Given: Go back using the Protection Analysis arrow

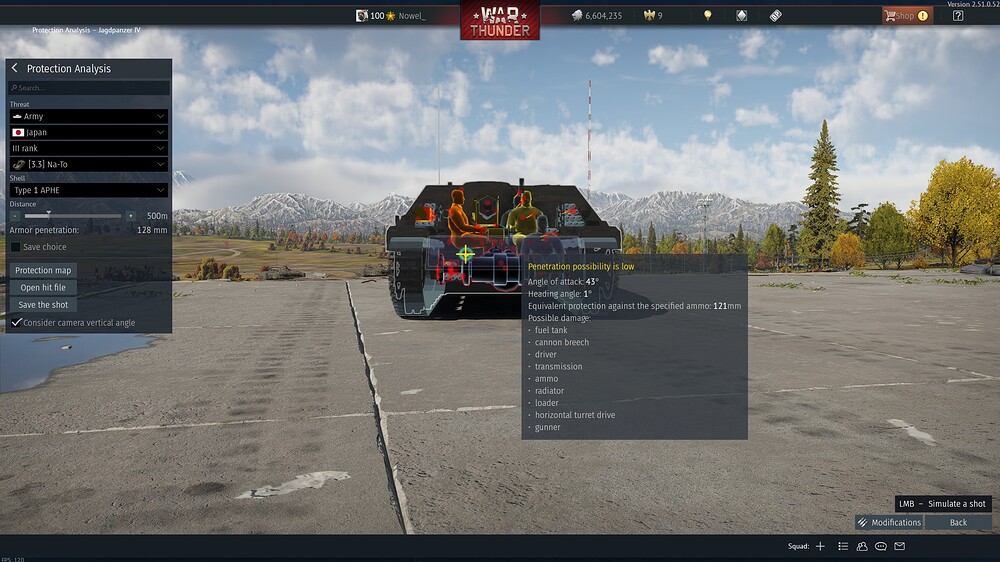Looking at the screenshot, I should 15,68.
